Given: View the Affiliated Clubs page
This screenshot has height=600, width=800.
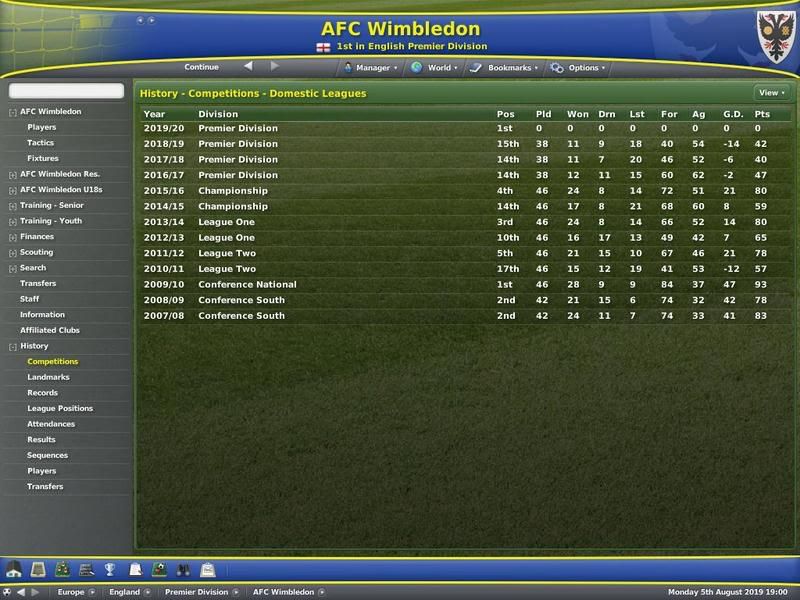Looking at the screenshot, I should tap(50, 330).
